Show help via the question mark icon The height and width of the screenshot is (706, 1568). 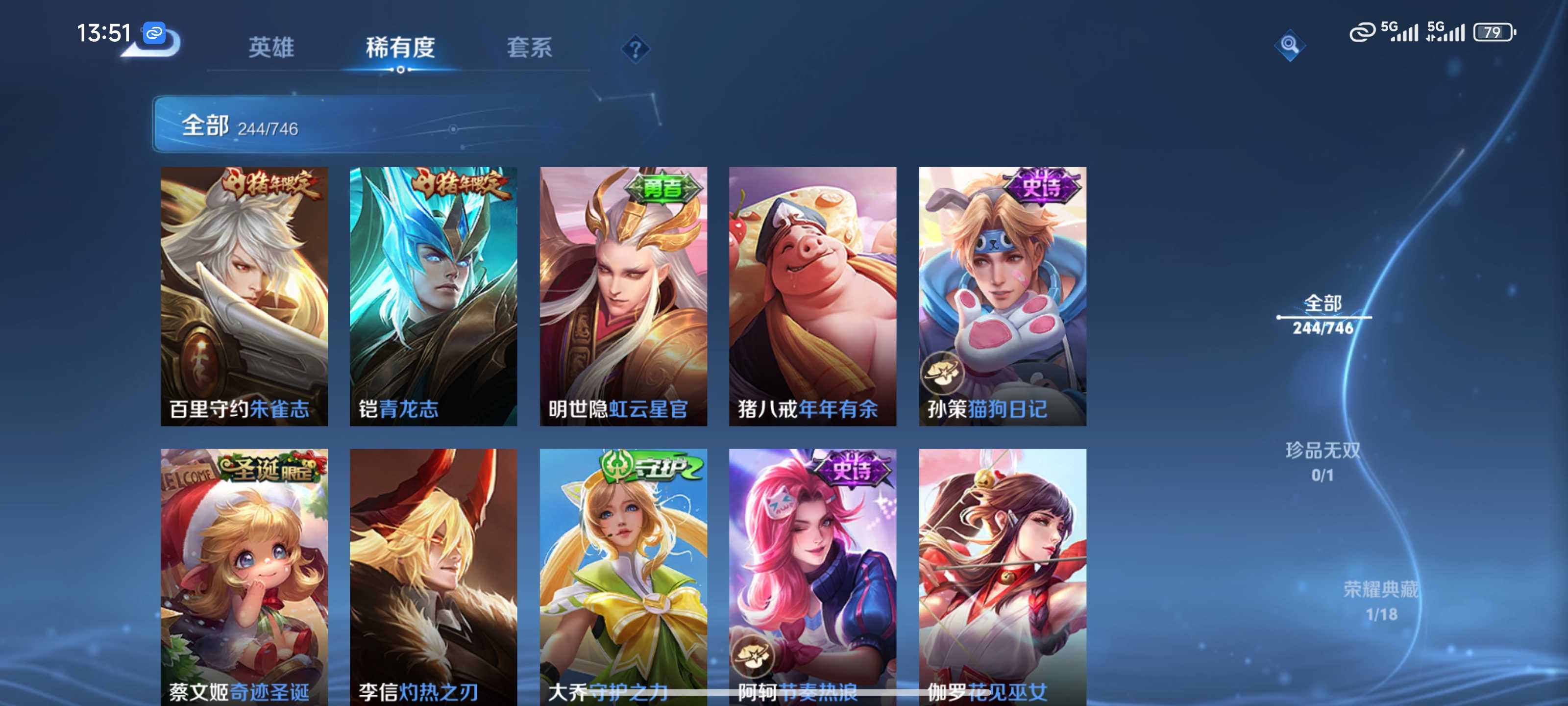coord(635,49)
